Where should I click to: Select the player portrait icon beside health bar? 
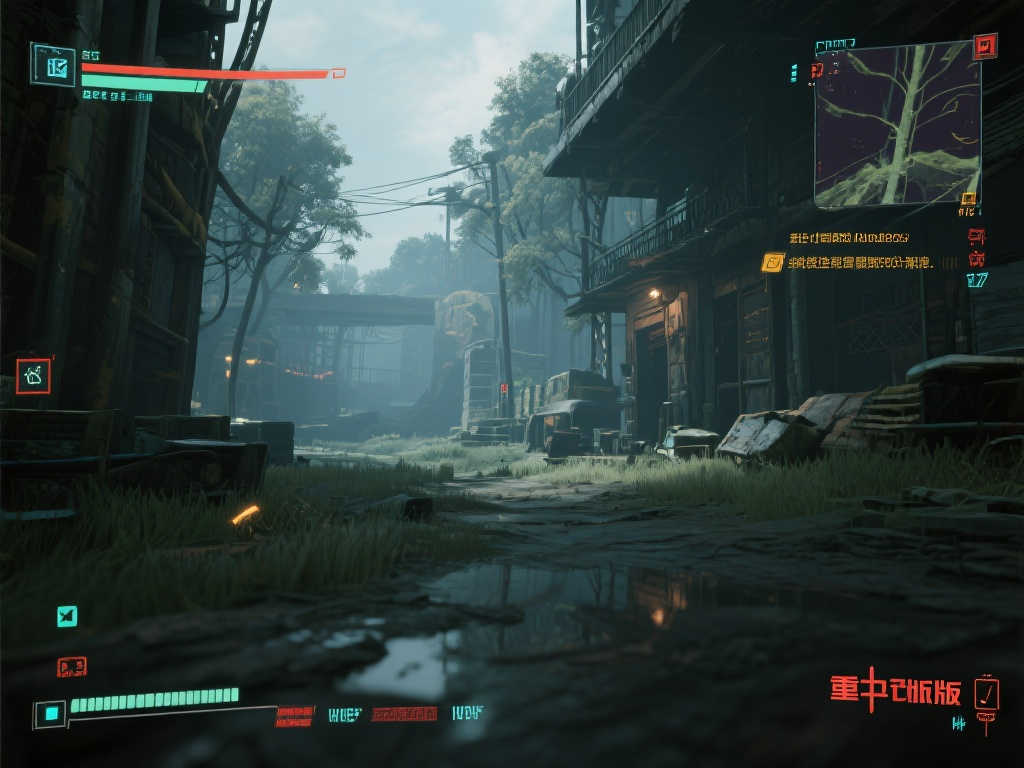53,65
